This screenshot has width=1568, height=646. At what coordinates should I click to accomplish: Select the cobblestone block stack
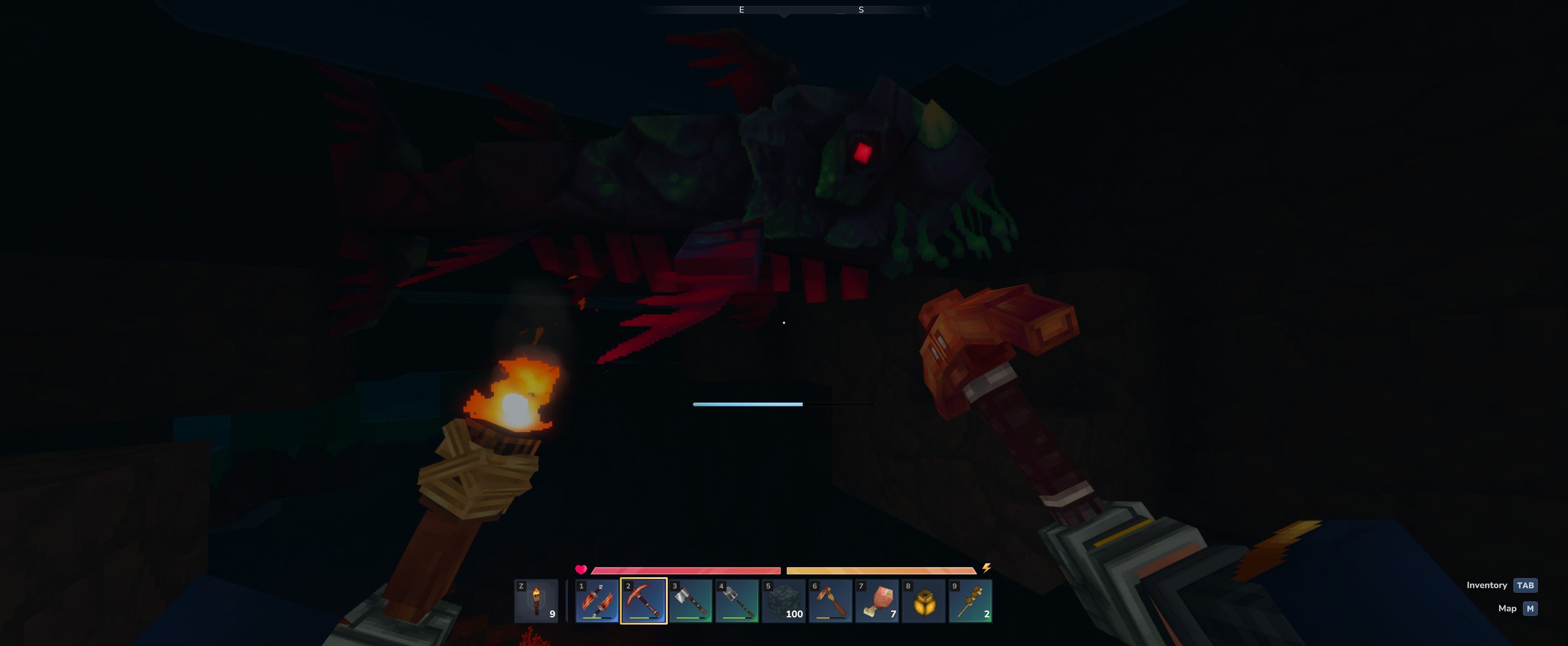coord(784,600)
